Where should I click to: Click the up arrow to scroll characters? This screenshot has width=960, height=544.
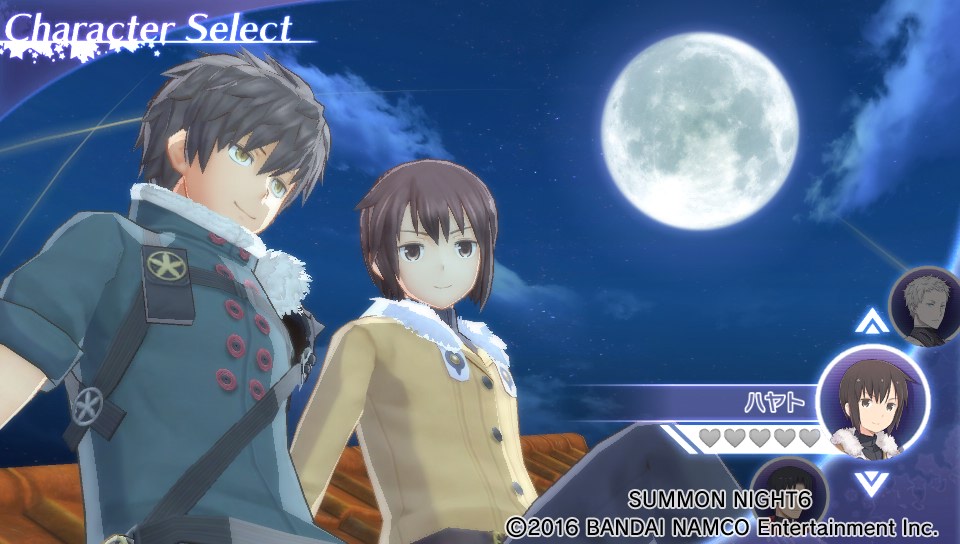(873, 322)
